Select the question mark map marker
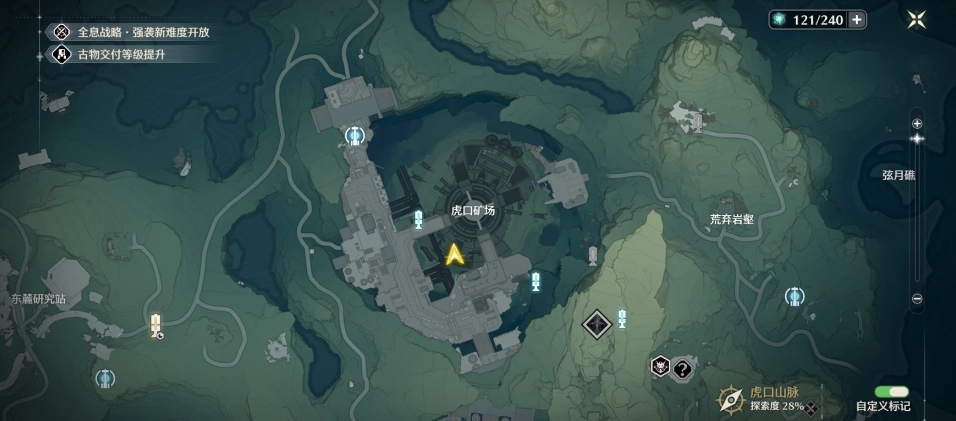956x421 pixels. (683, 368)
